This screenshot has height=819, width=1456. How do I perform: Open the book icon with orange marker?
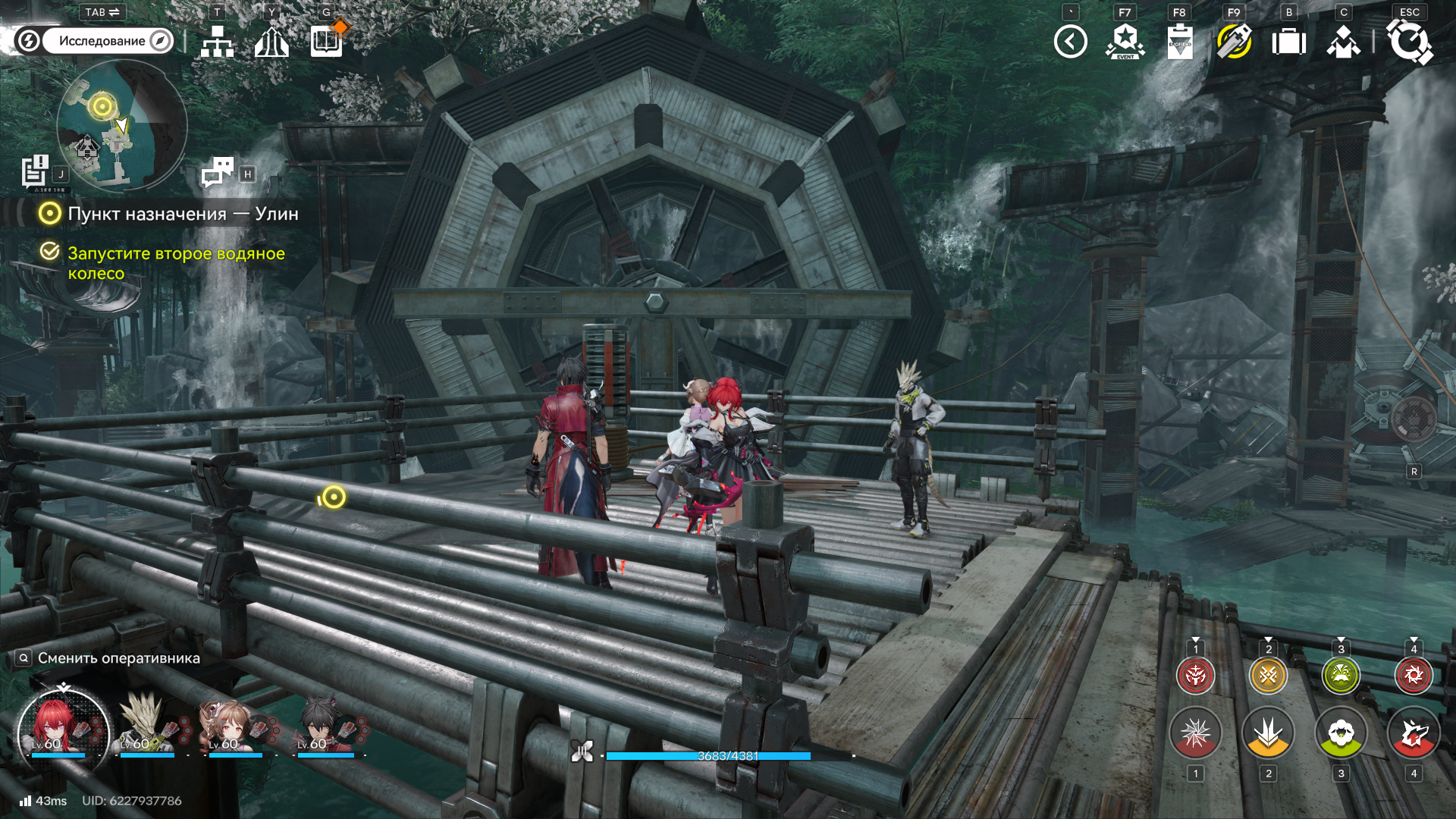coord(327,41)
